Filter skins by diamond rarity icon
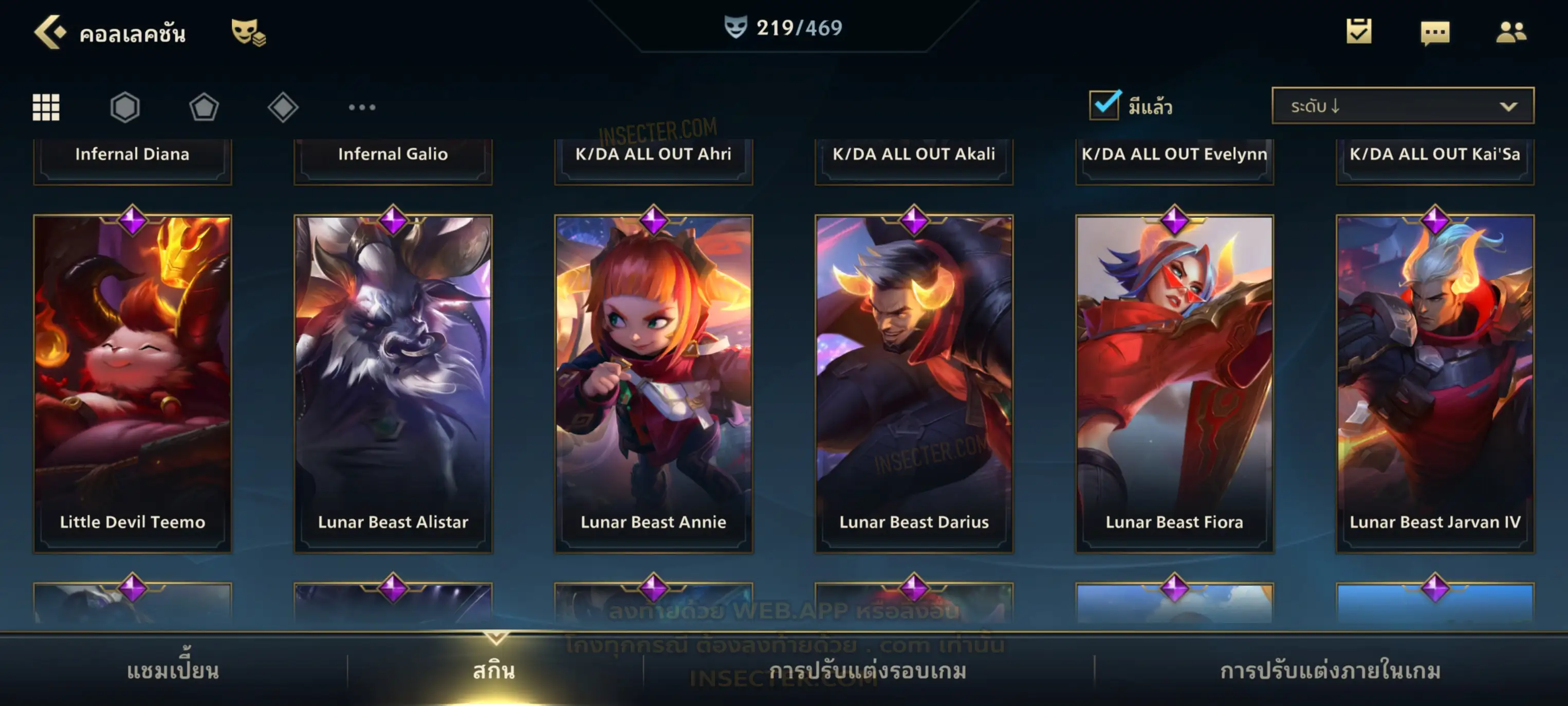The height and width of the screenshot is (706, 1568). point(283,107)
